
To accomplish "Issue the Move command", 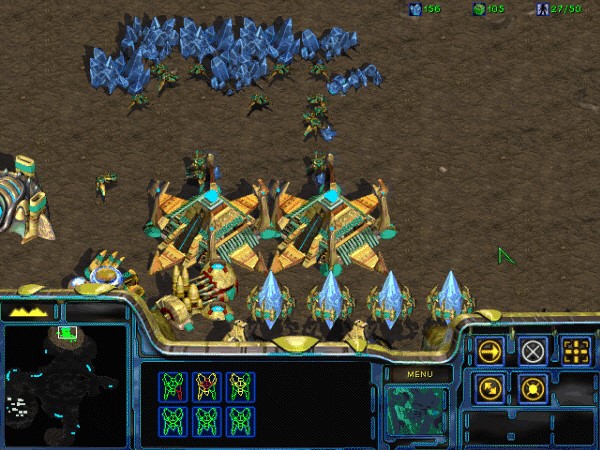I will pos(490,351).
